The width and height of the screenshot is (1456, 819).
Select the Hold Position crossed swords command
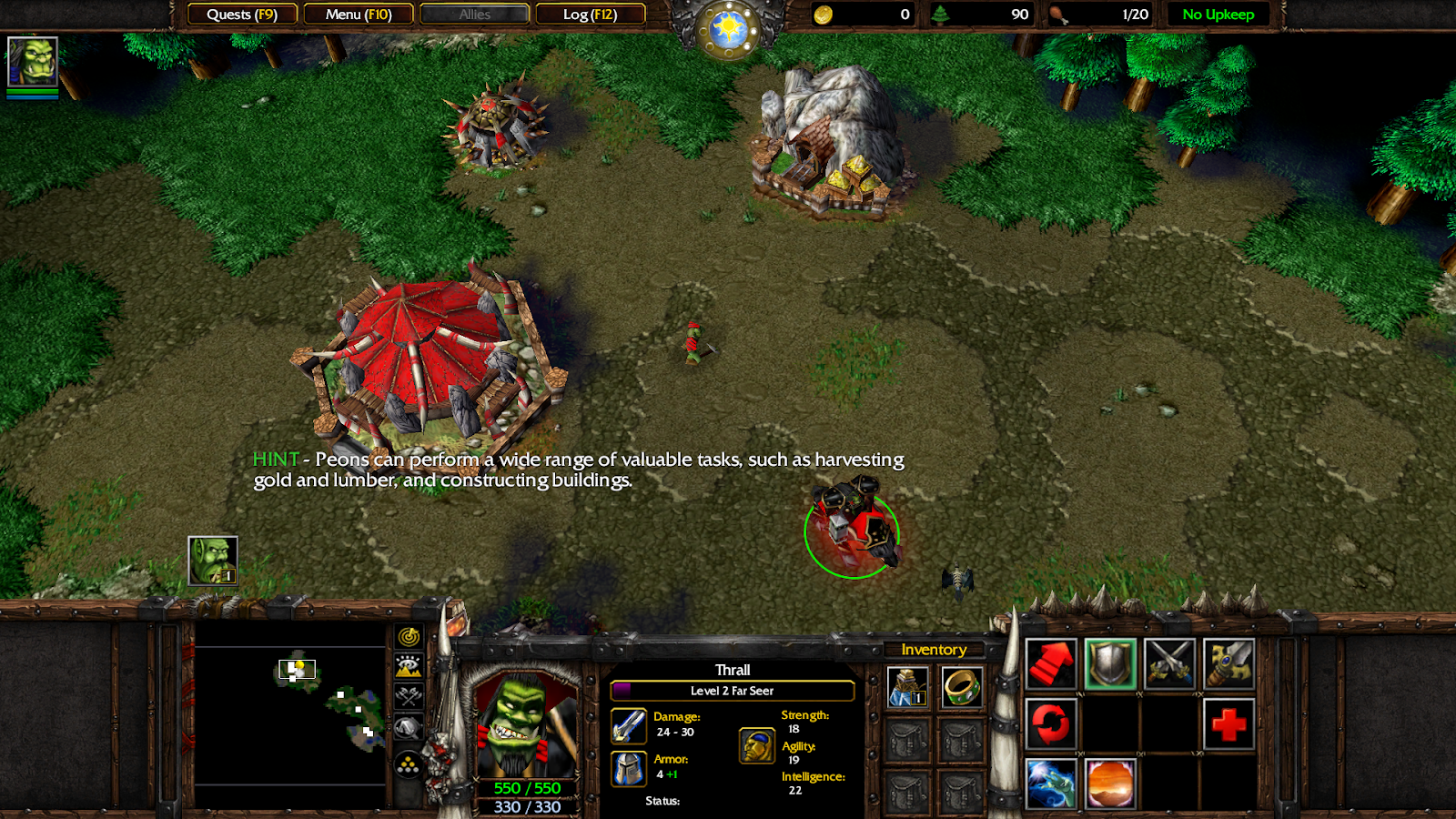1169,663
